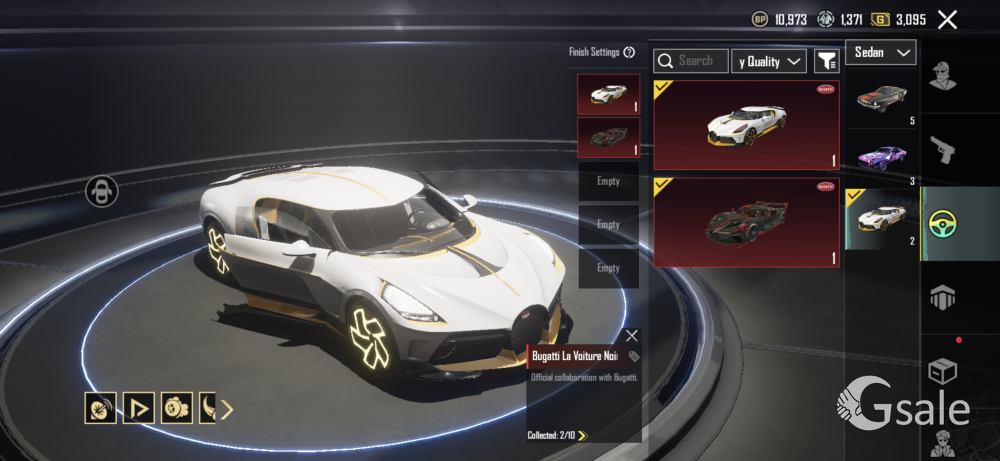Open the box crate category tab
Screen dimensions: 1000x461
pos(944,371)
